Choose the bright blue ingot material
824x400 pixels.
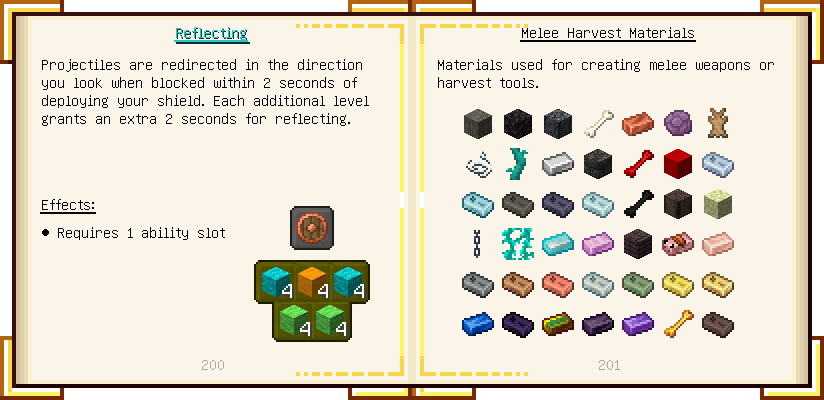tap(478, 324)
